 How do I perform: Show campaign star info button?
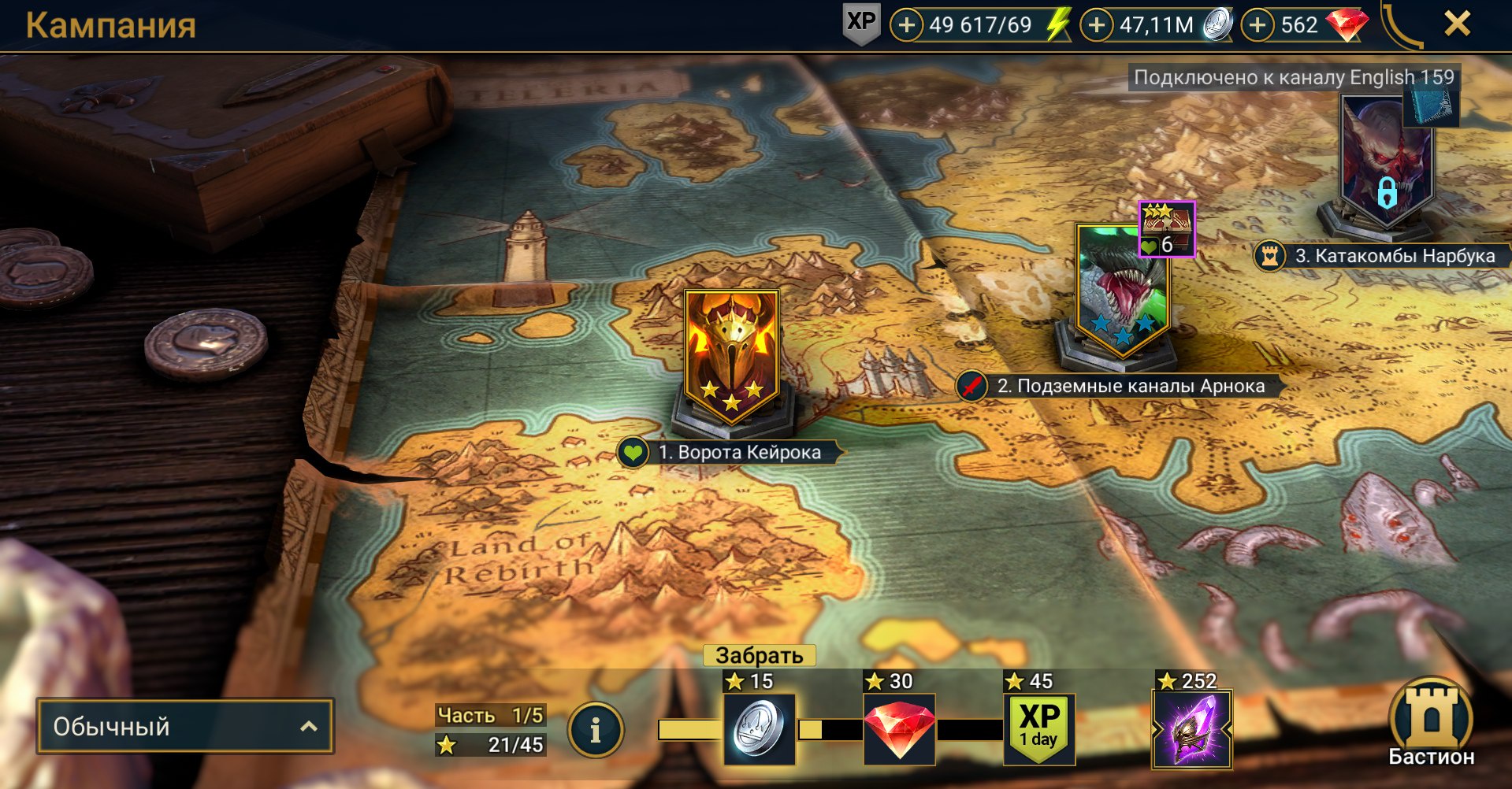click(x=596, y=731)
